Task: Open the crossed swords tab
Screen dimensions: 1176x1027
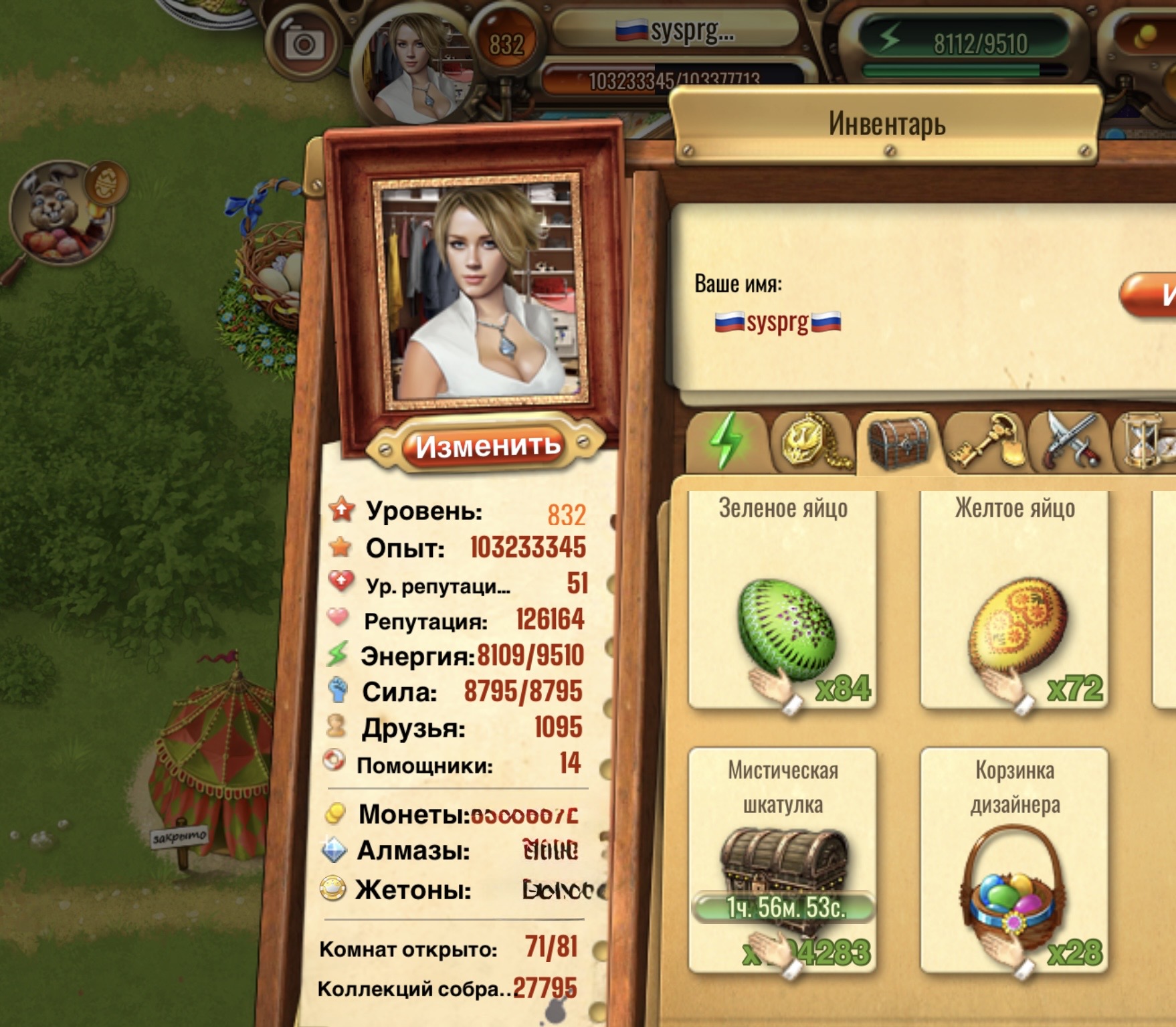Action: point(1072,441)
